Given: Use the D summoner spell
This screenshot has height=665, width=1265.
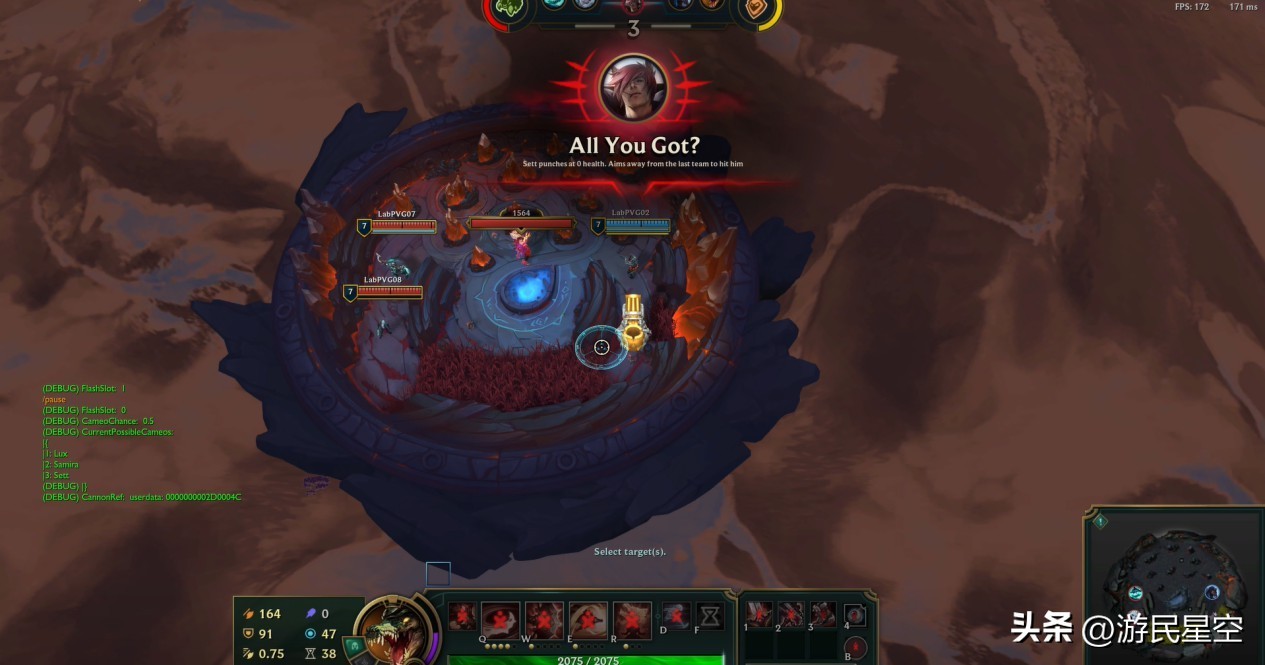Looking at the screenshot, I should click(675, 615).
